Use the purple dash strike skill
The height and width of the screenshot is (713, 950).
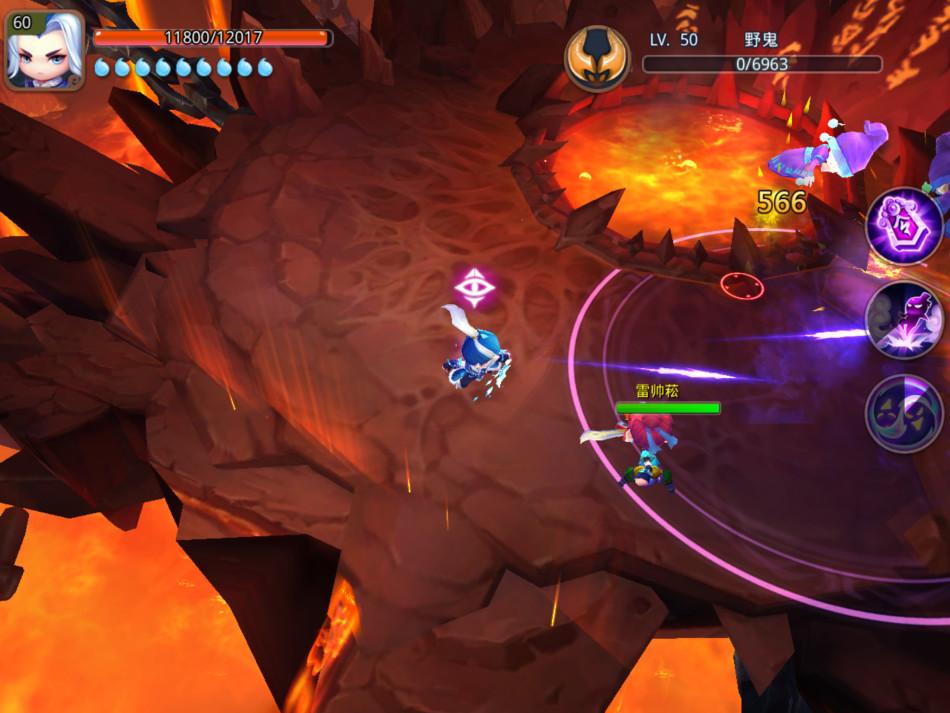click(x=903, y=320)
